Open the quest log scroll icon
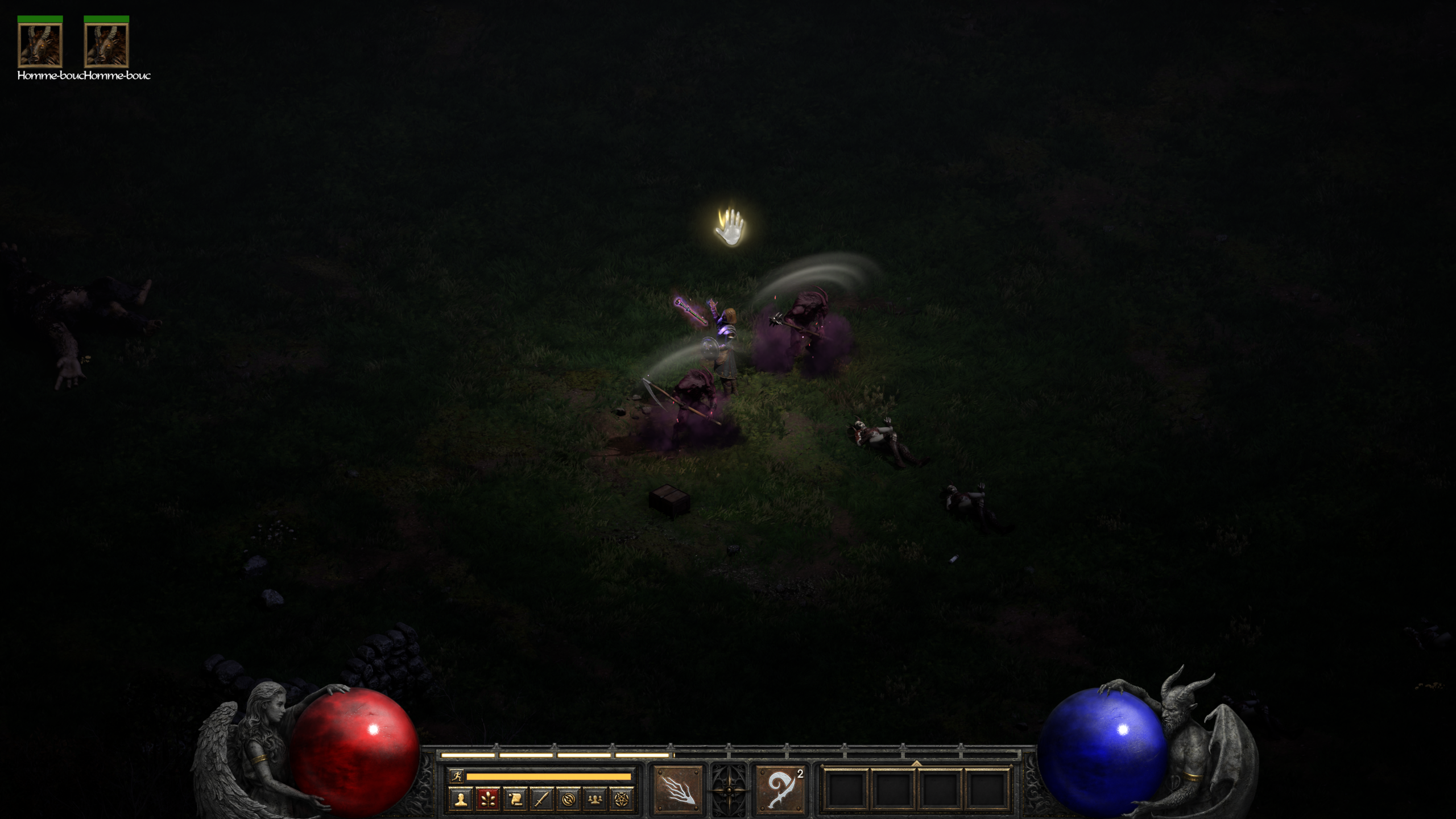This screenshot has height=819, width=1456. coord(515,800)
